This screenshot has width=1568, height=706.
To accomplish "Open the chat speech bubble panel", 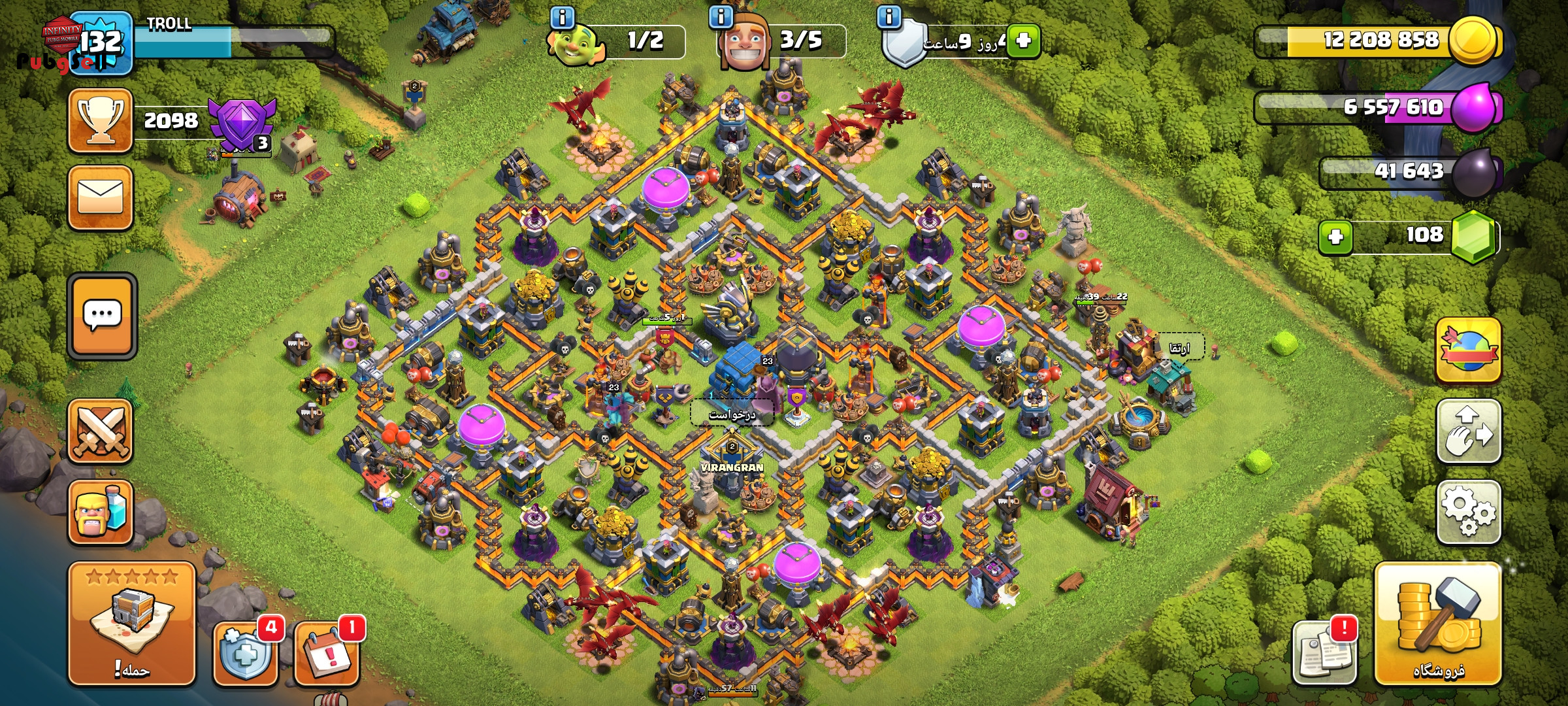I will pyautogui.click(x=102, y=316).
